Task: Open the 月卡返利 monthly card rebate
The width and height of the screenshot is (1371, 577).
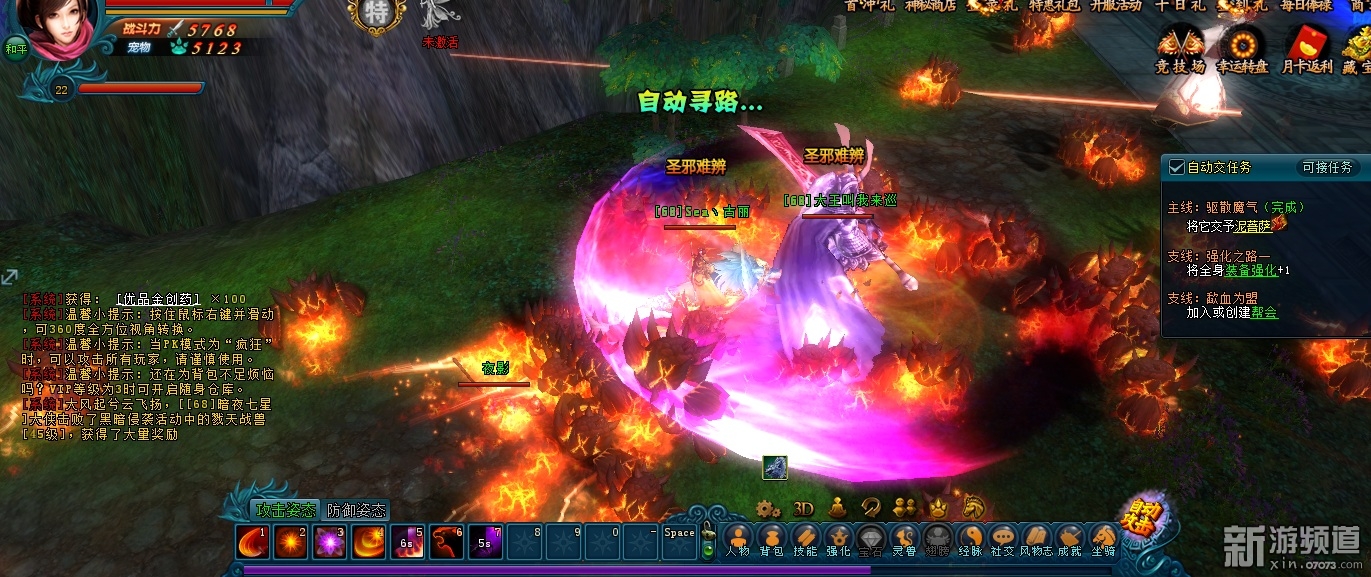Action: [1307, 50]
